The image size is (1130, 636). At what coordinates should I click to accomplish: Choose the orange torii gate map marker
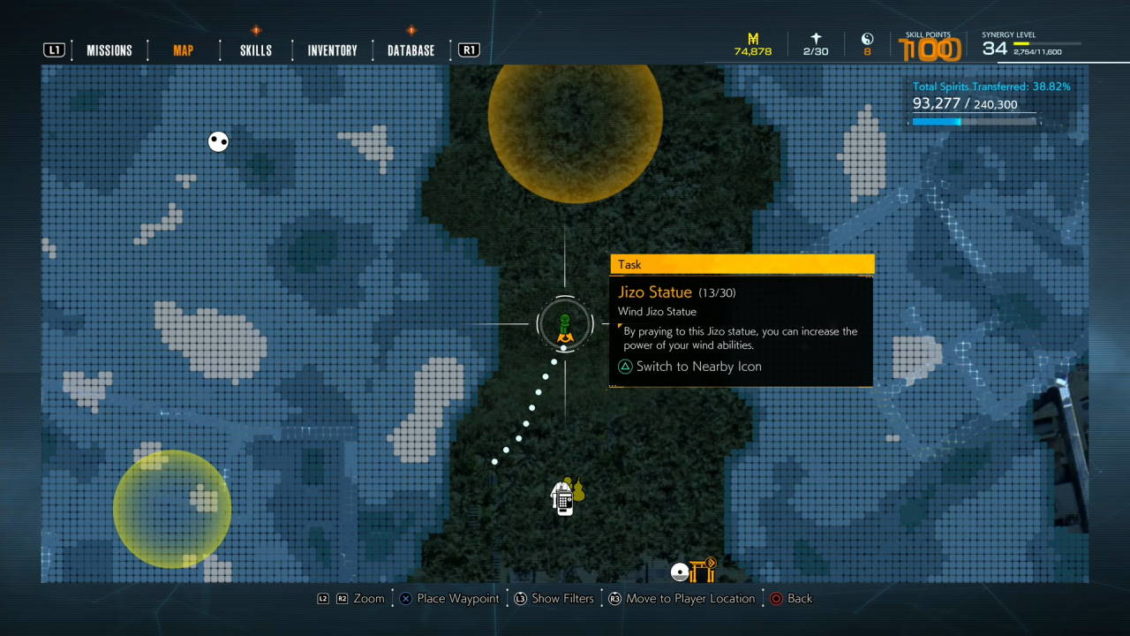(x=705, y=570)
